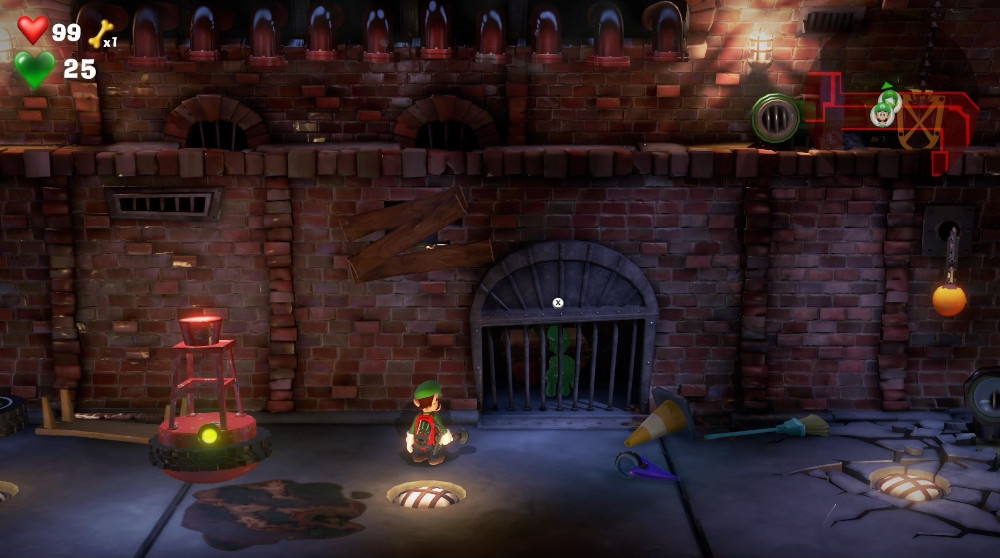Open the red outlined minimap
This screenshot has width=1000, height=558.
tap(893, 122)
